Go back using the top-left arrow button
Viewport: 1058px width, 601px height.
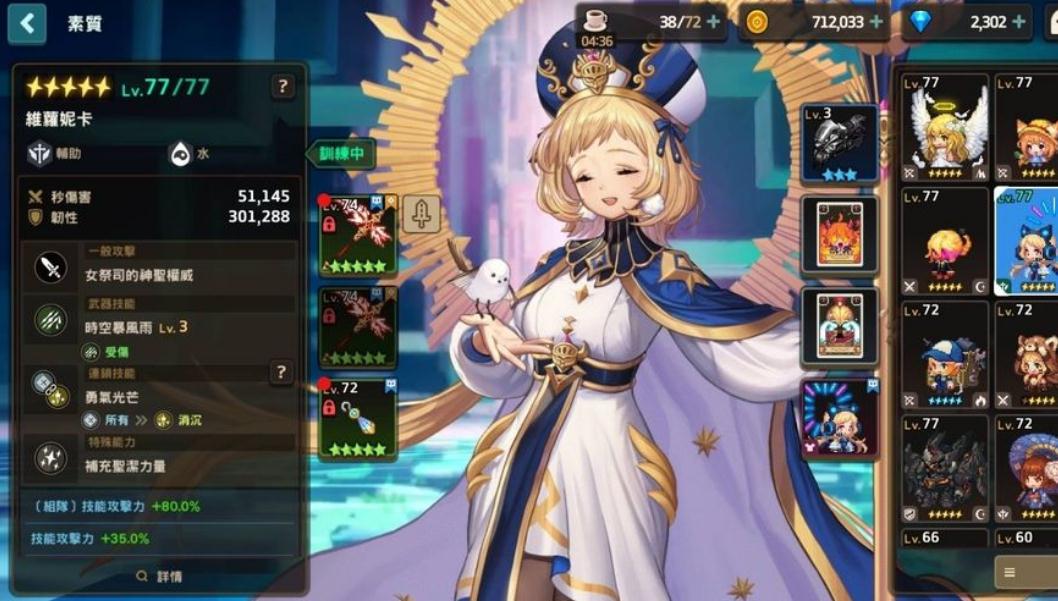(x=27, y=23)
